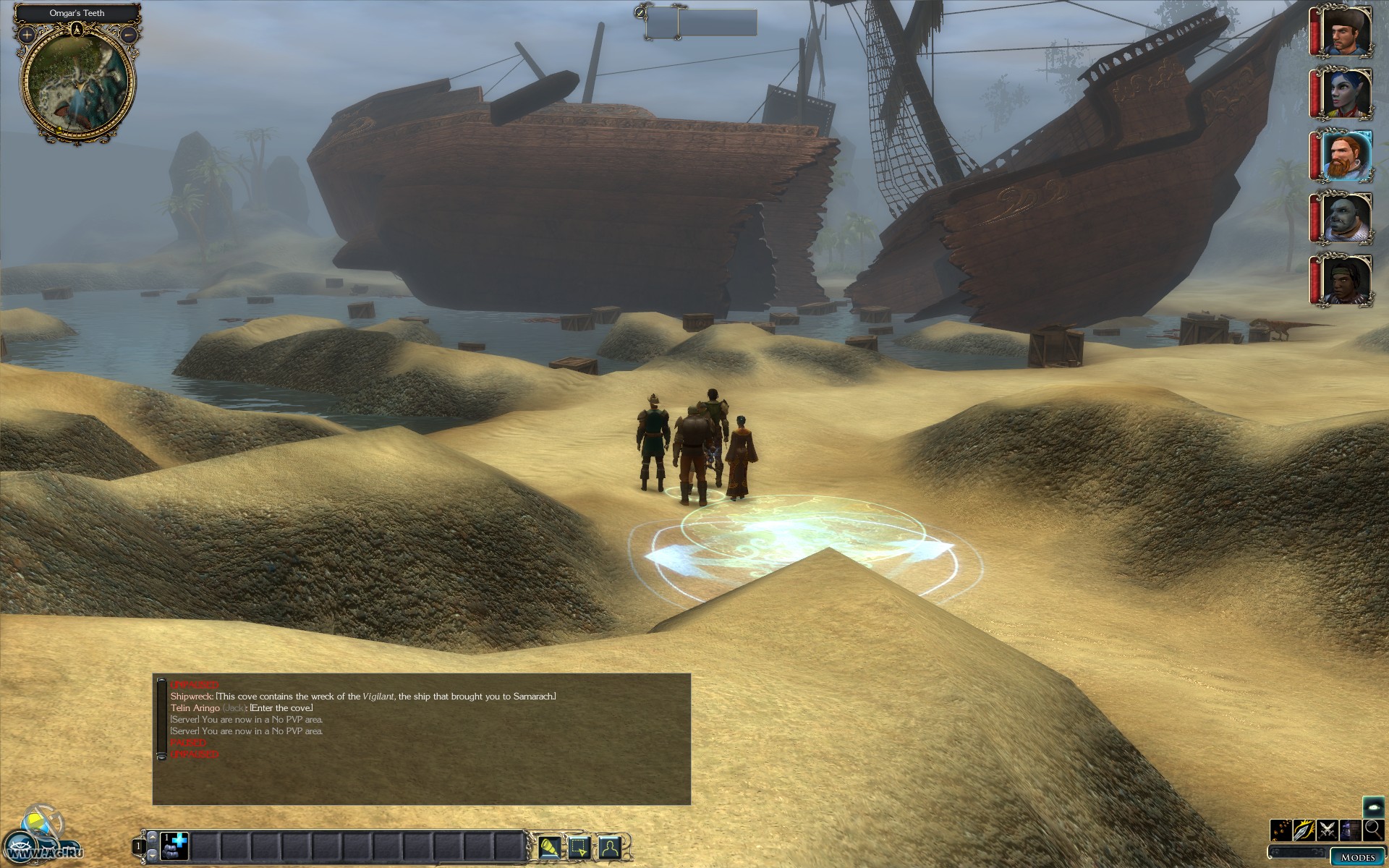This screenshot has width=1389, height=868.
Task: Zoom out the minimap with minus button
Action: [x=129, y=34]
